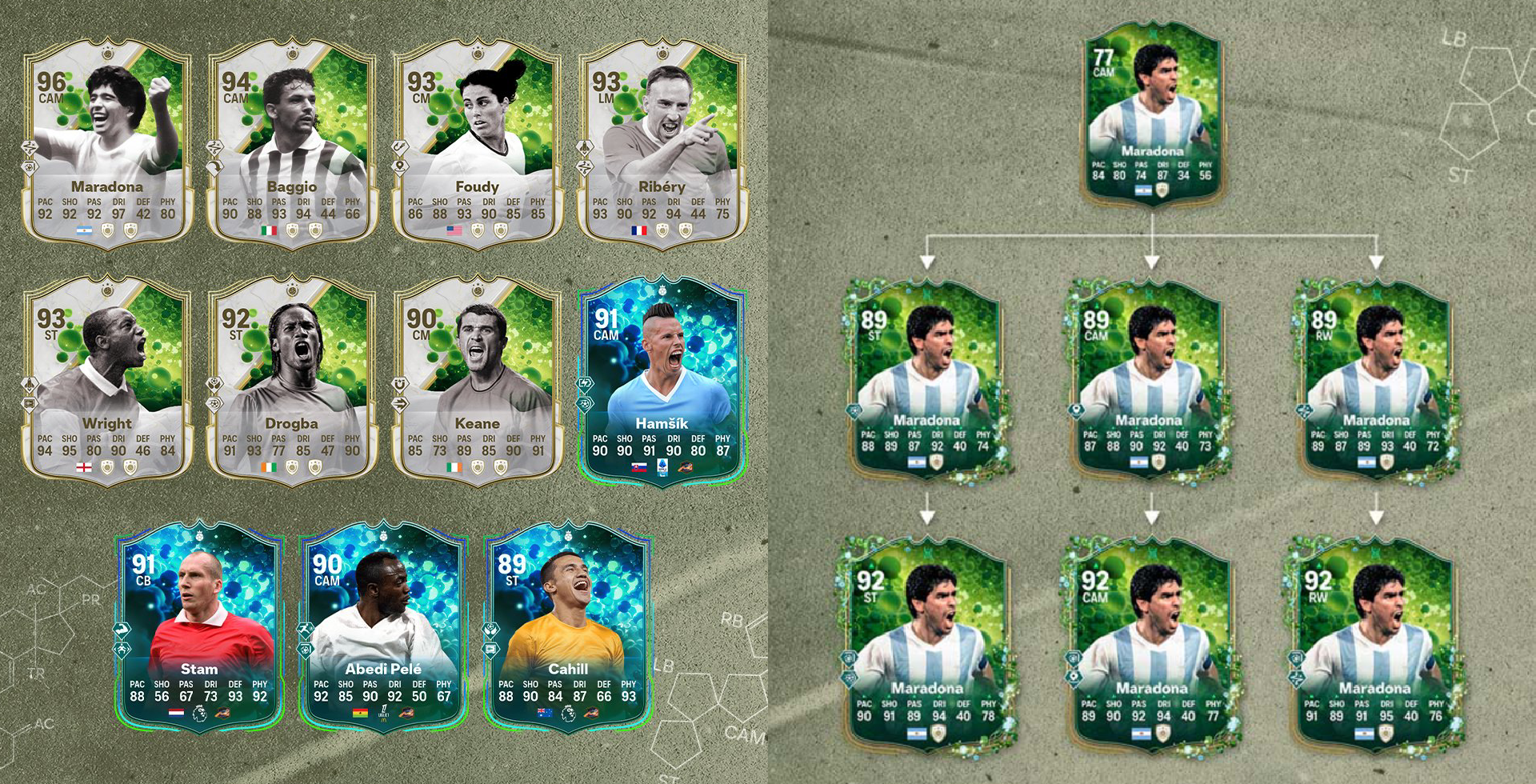Click the Argentina flag on the 96 Maradona card
Screen dimensions: 1536x784
pyautogui.click(x=82, y=230)
